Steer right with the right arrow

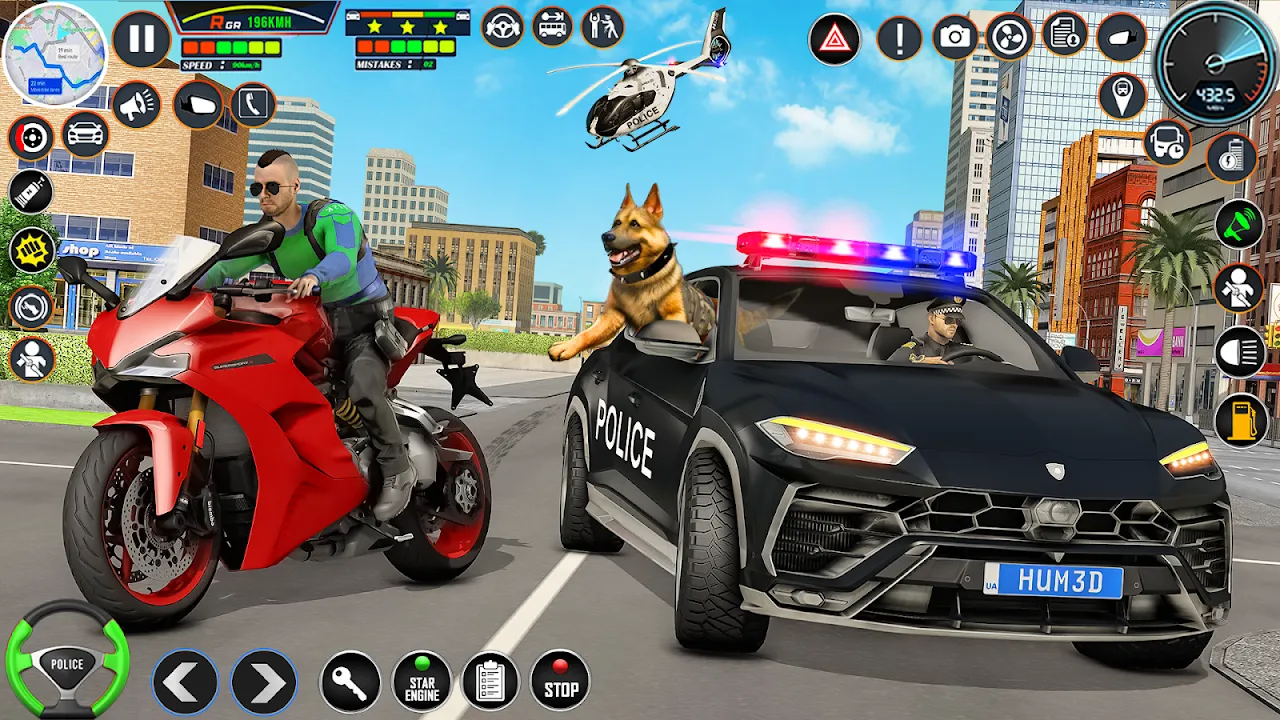pos(264,682)
